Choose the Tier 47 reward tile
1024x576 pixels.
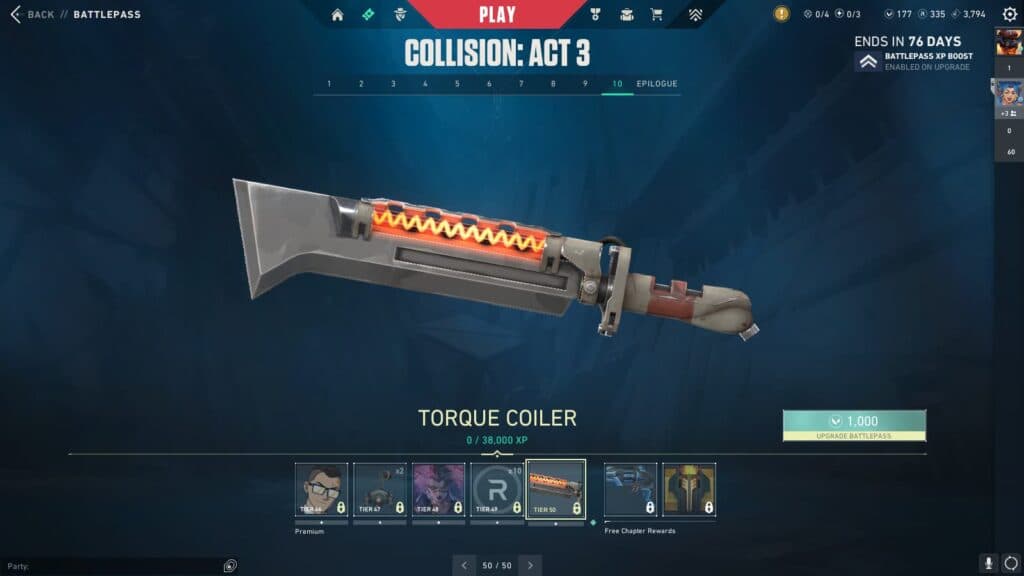(380, 490)
